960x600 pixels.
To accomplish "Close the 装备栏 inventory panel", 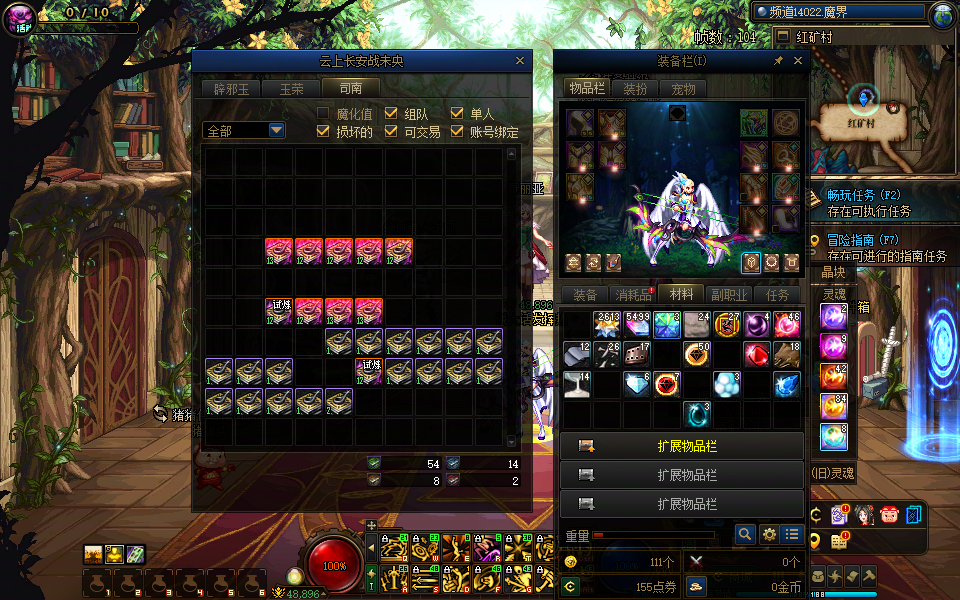I will pyautogui.click(x=798, y=61).
